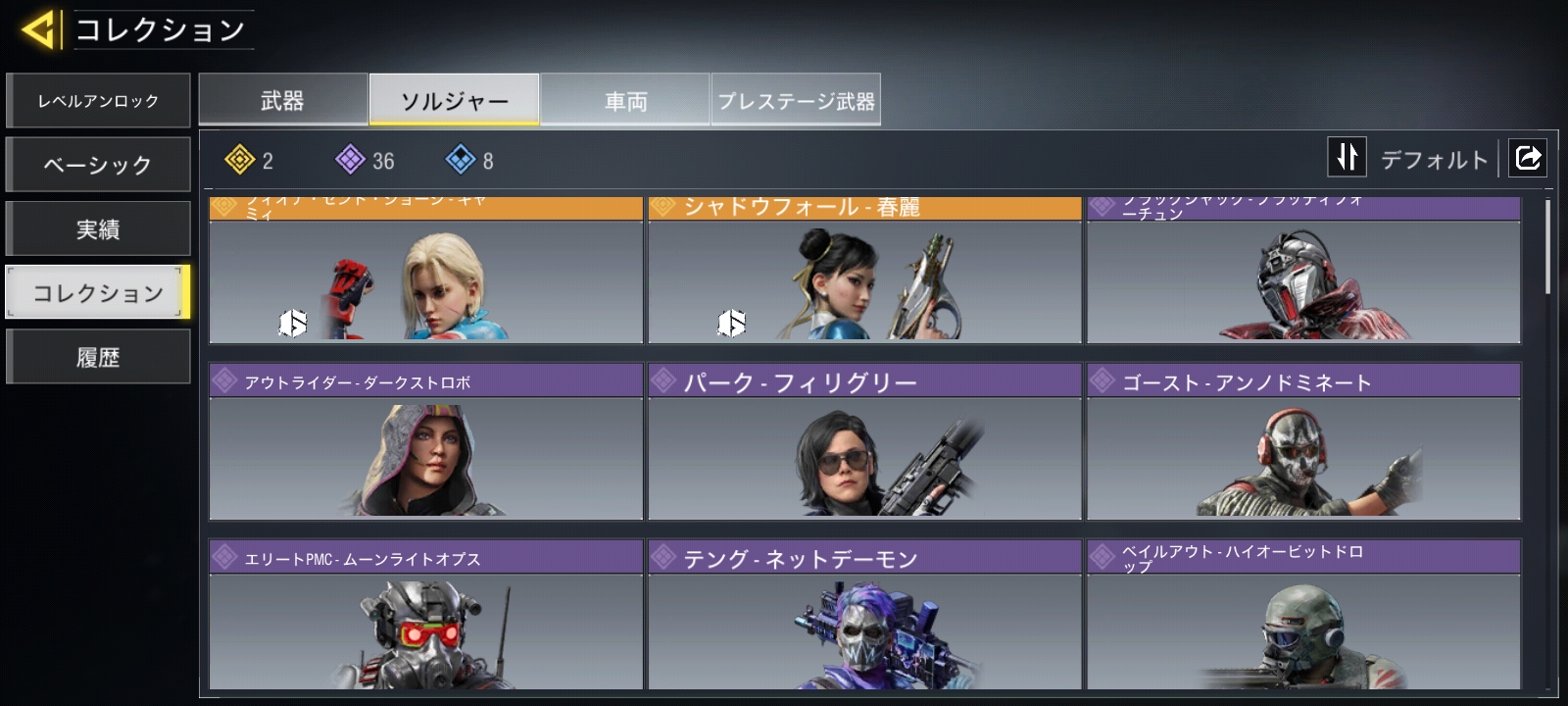1568x706 pixels.
Task: Click the share icon button
Action: pos(1528,158)
